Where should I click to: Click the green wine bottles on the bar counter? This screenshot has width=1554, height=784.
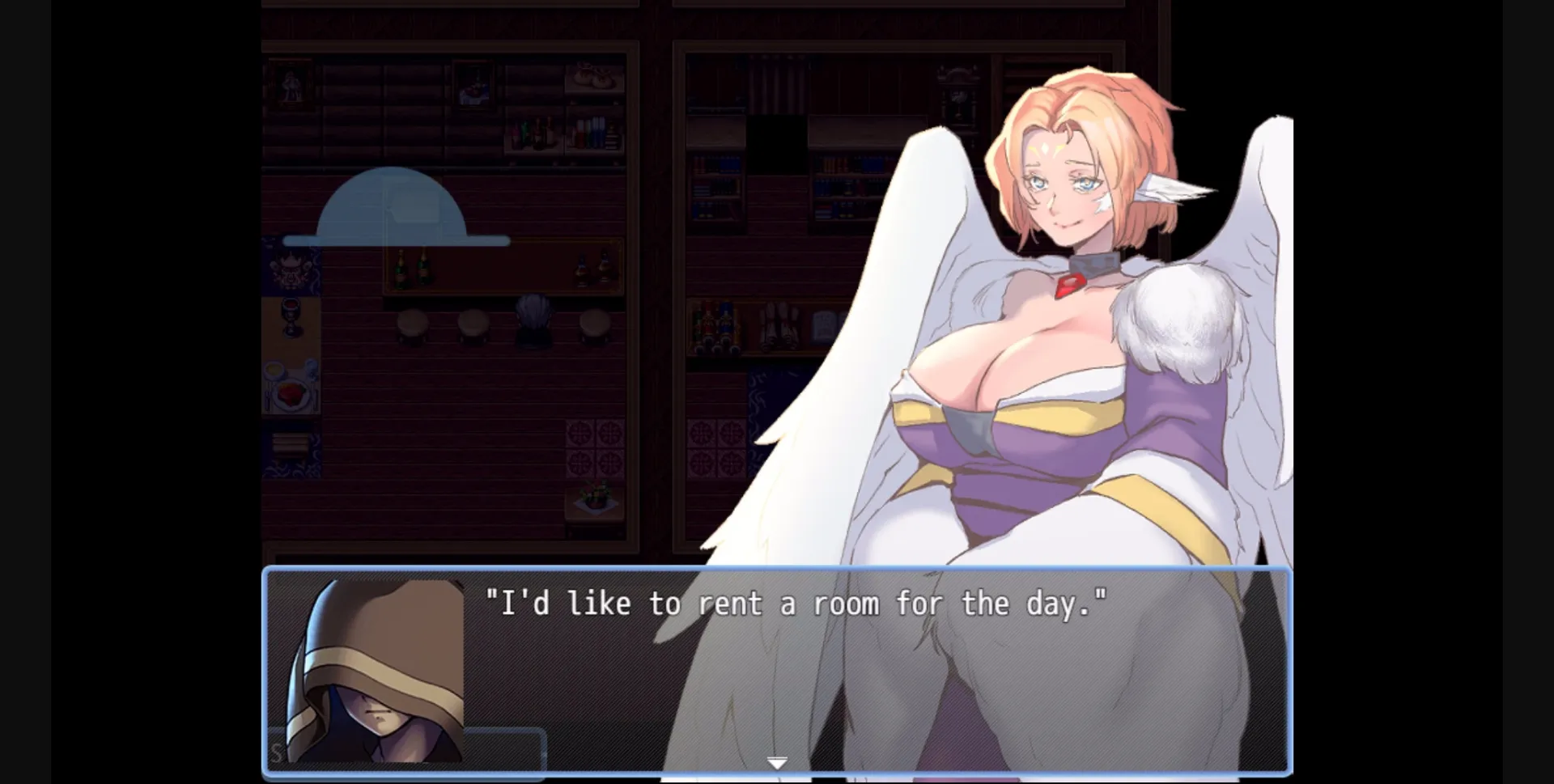[411, 269]
